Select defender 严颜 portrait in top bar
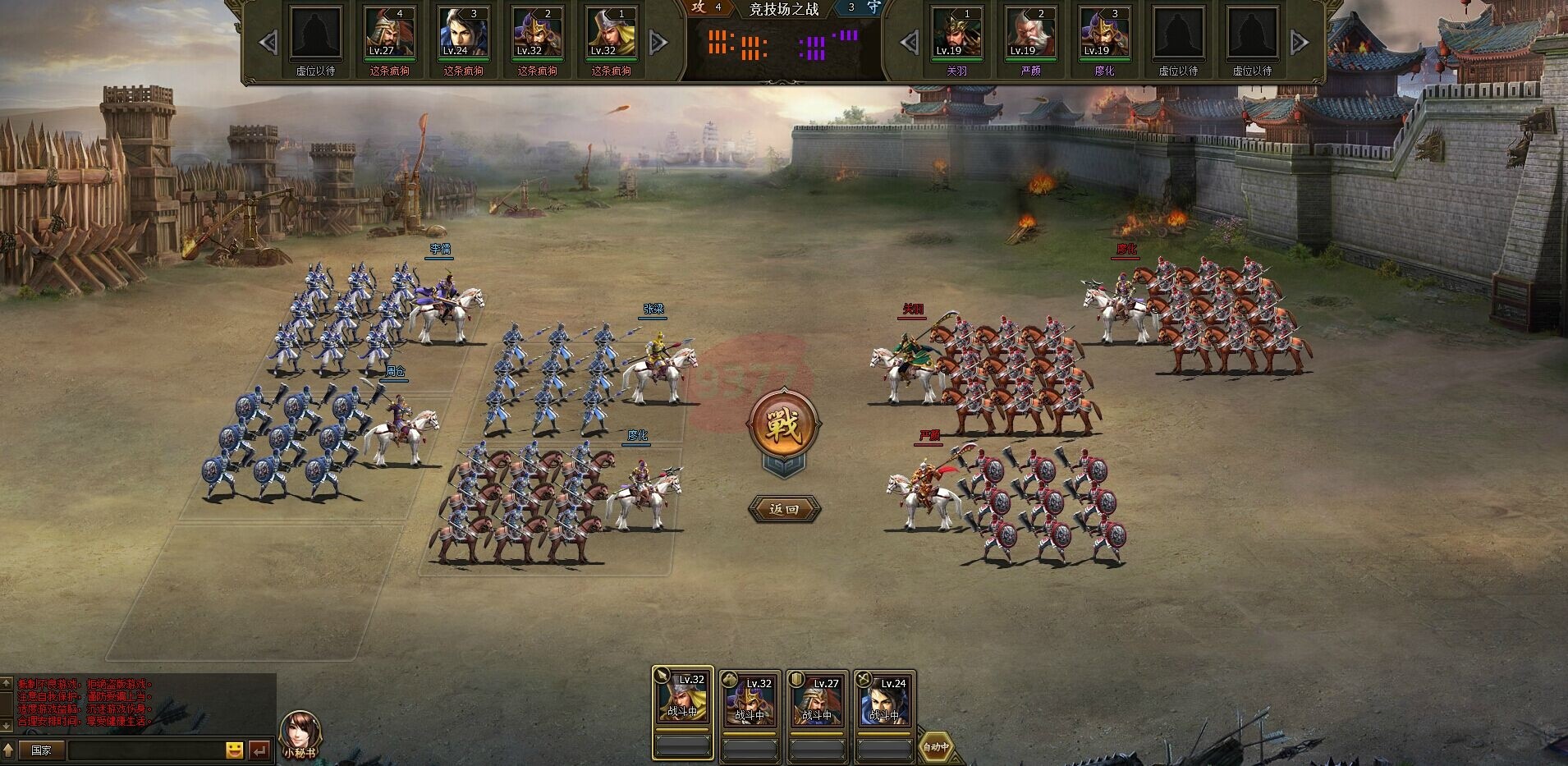 click(x=1030, y=34)
